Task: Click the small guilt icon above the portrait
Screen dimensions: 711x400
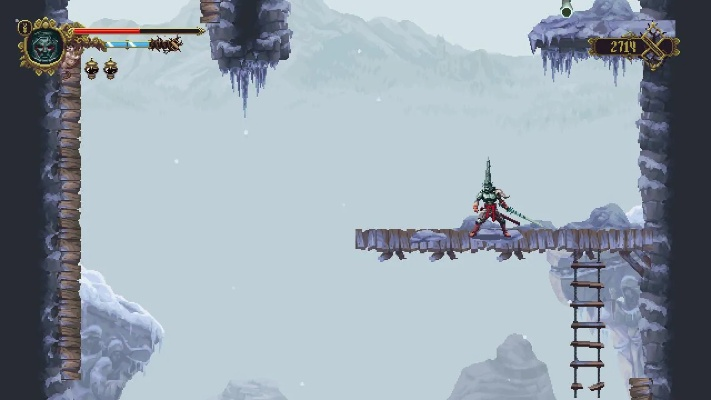Action: pyautogui.click(x=25, y=27)
